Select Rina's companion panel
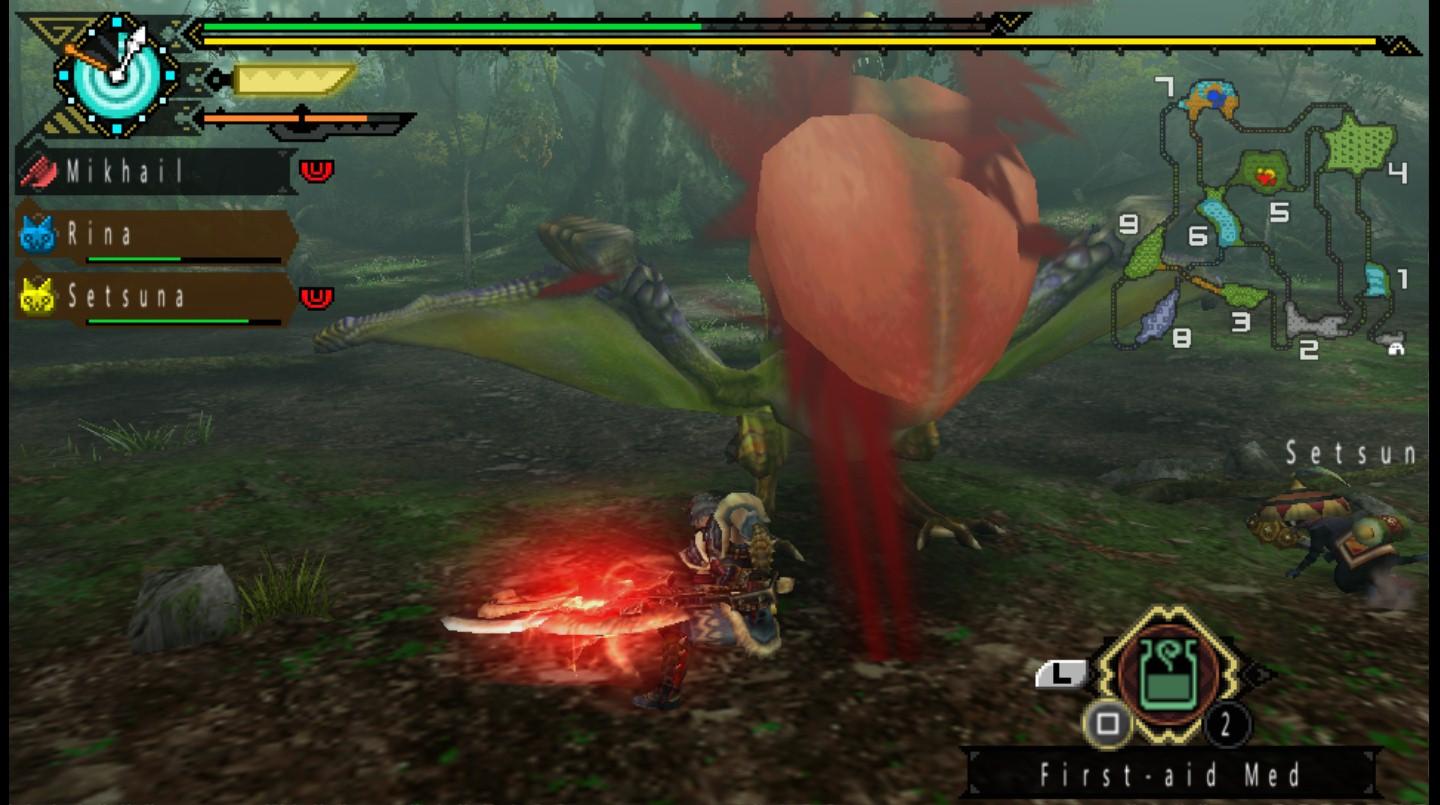The height and width of the screenshot is (805, 1440). pyautogui.click(x=155, y=236)
